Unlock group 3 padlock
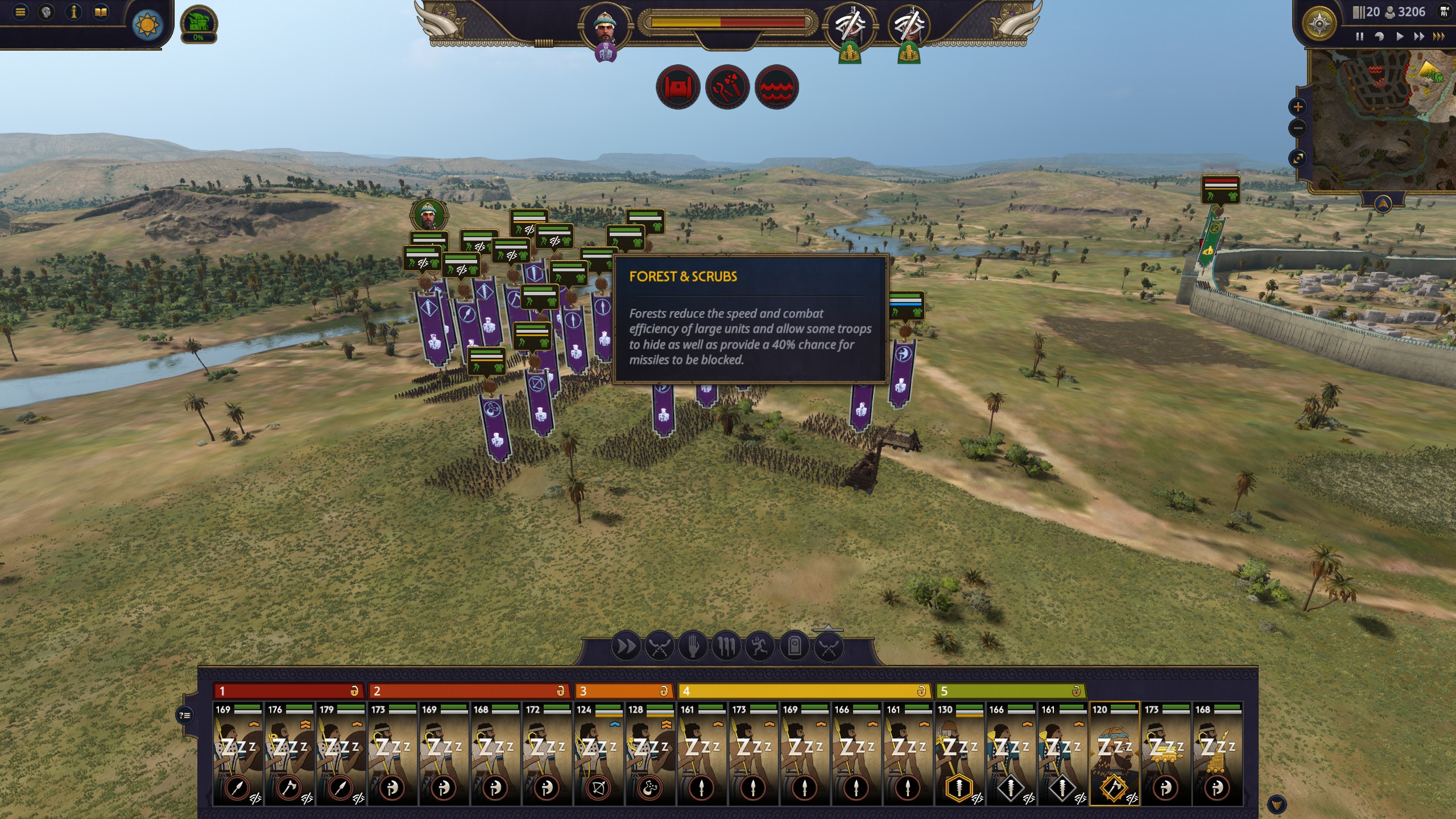Image resolution: width=1456 pixels, height=819 pixels. [664, 692]
